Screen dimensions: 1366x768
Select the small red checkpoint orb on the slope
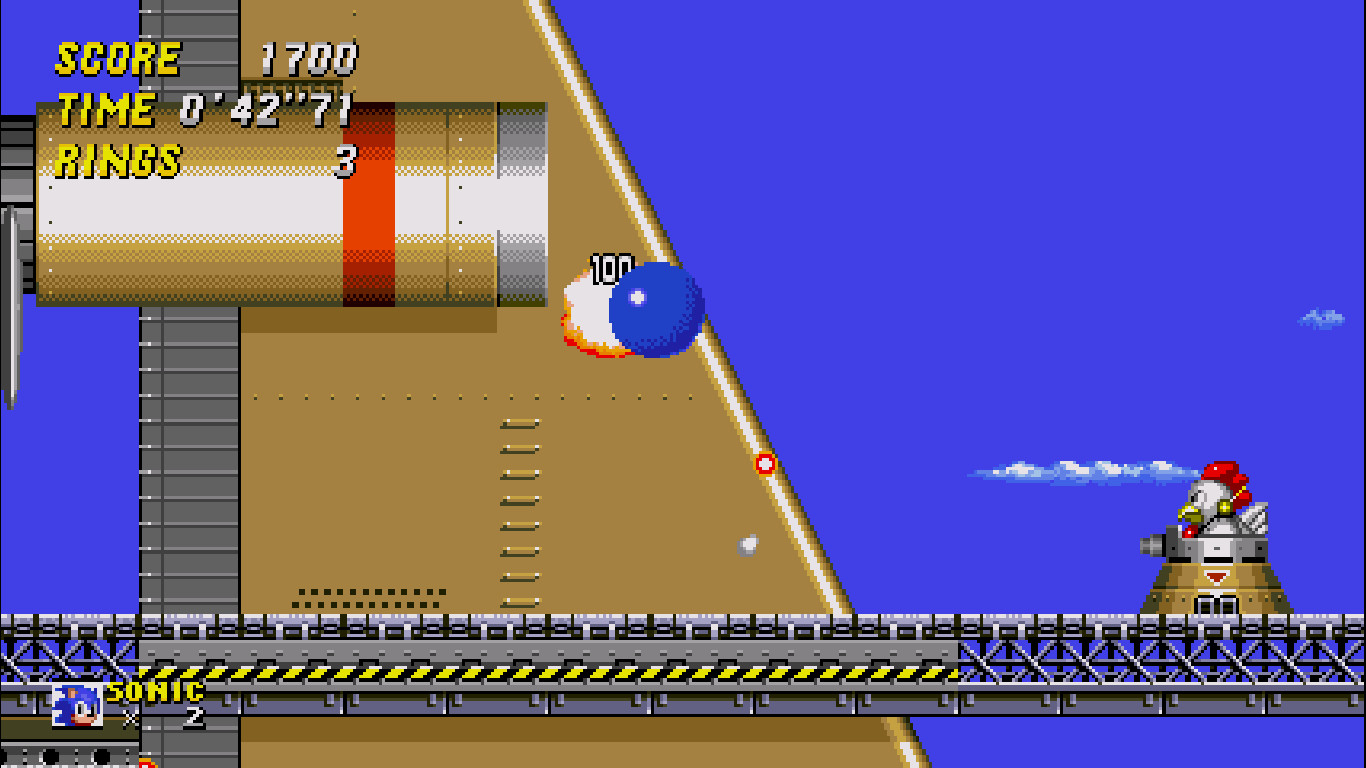[766, 462]
